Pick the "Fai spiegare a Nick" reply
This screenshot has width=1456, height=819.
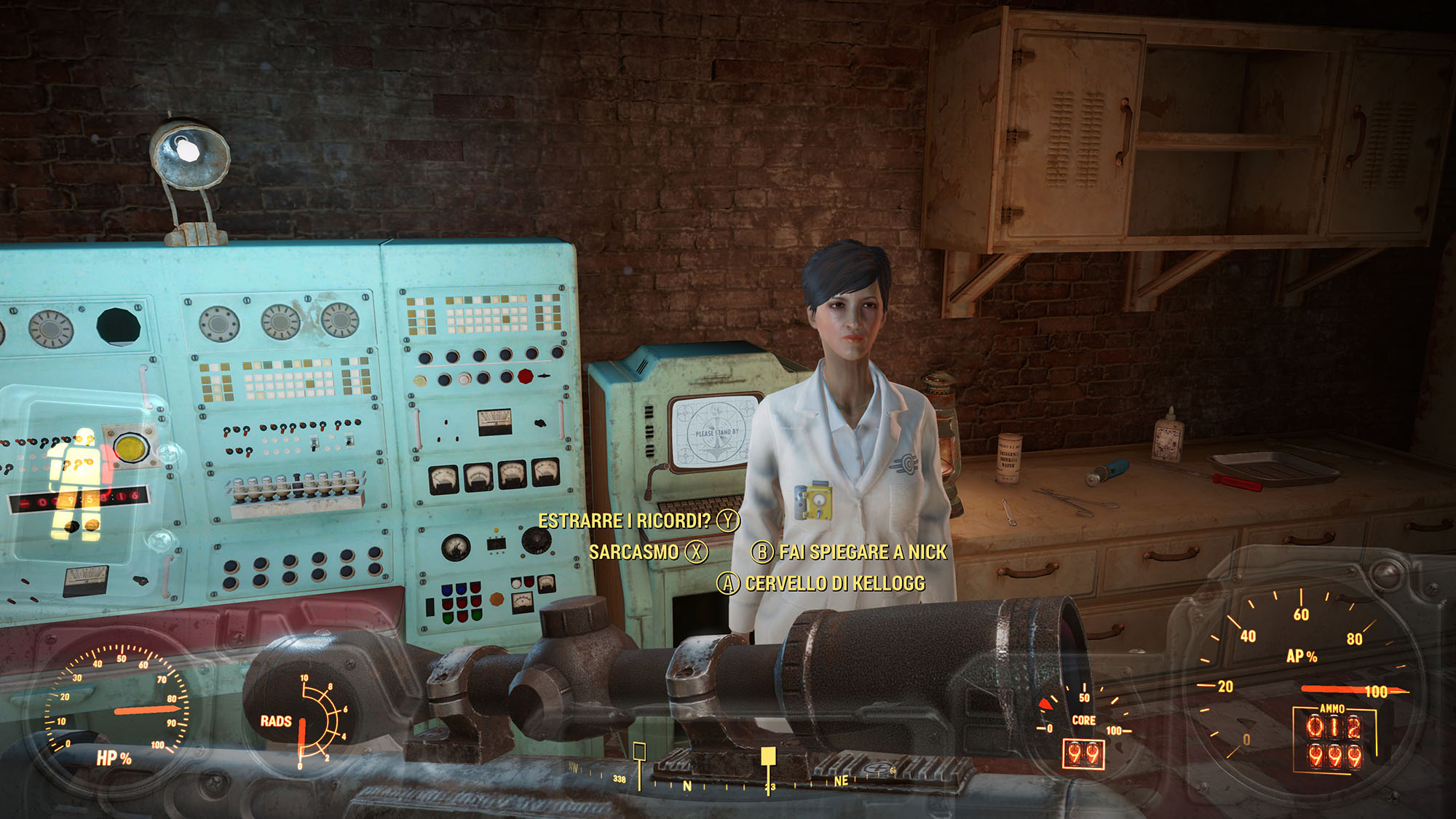point(863,552)
